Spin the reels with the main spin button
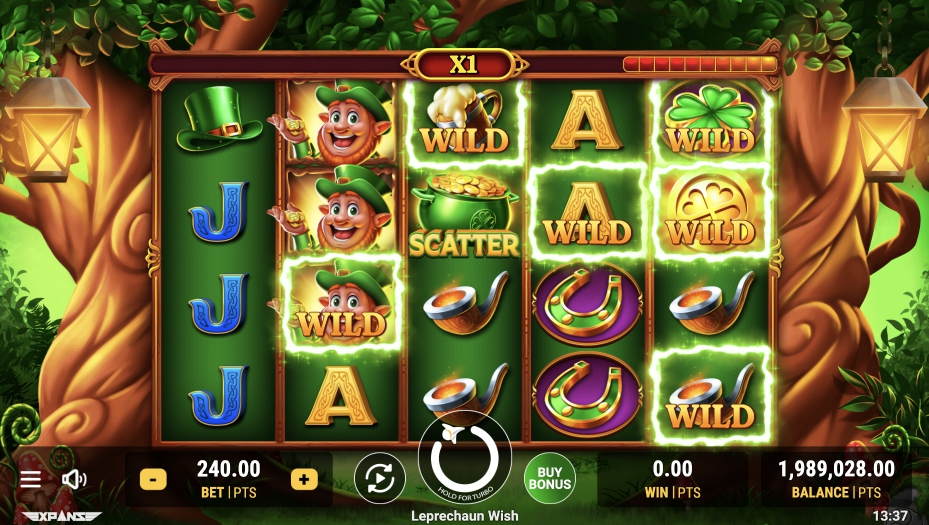929x525 pixels. [464, 459]
